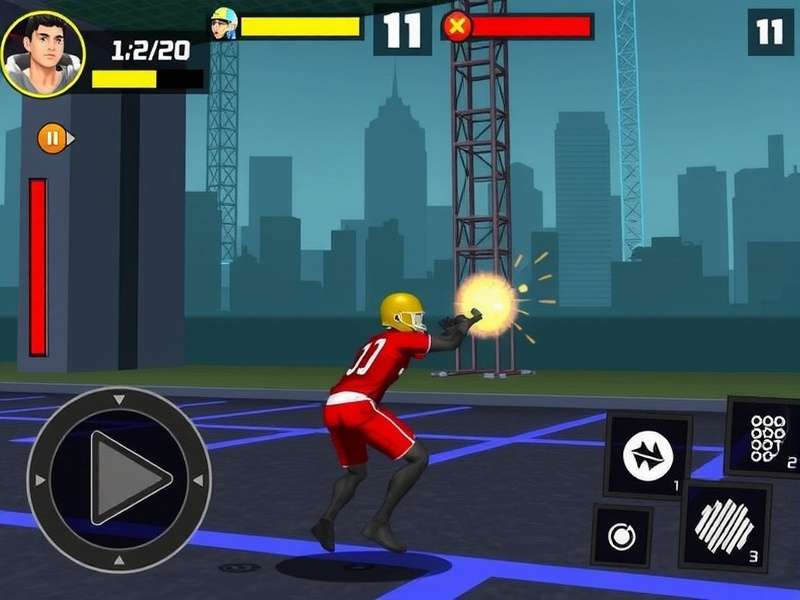Image resolution: width=800 pixels, height=600 pixels.
Task: Activate ability 1 with the jagged emblem
Action: click(647, 456)
